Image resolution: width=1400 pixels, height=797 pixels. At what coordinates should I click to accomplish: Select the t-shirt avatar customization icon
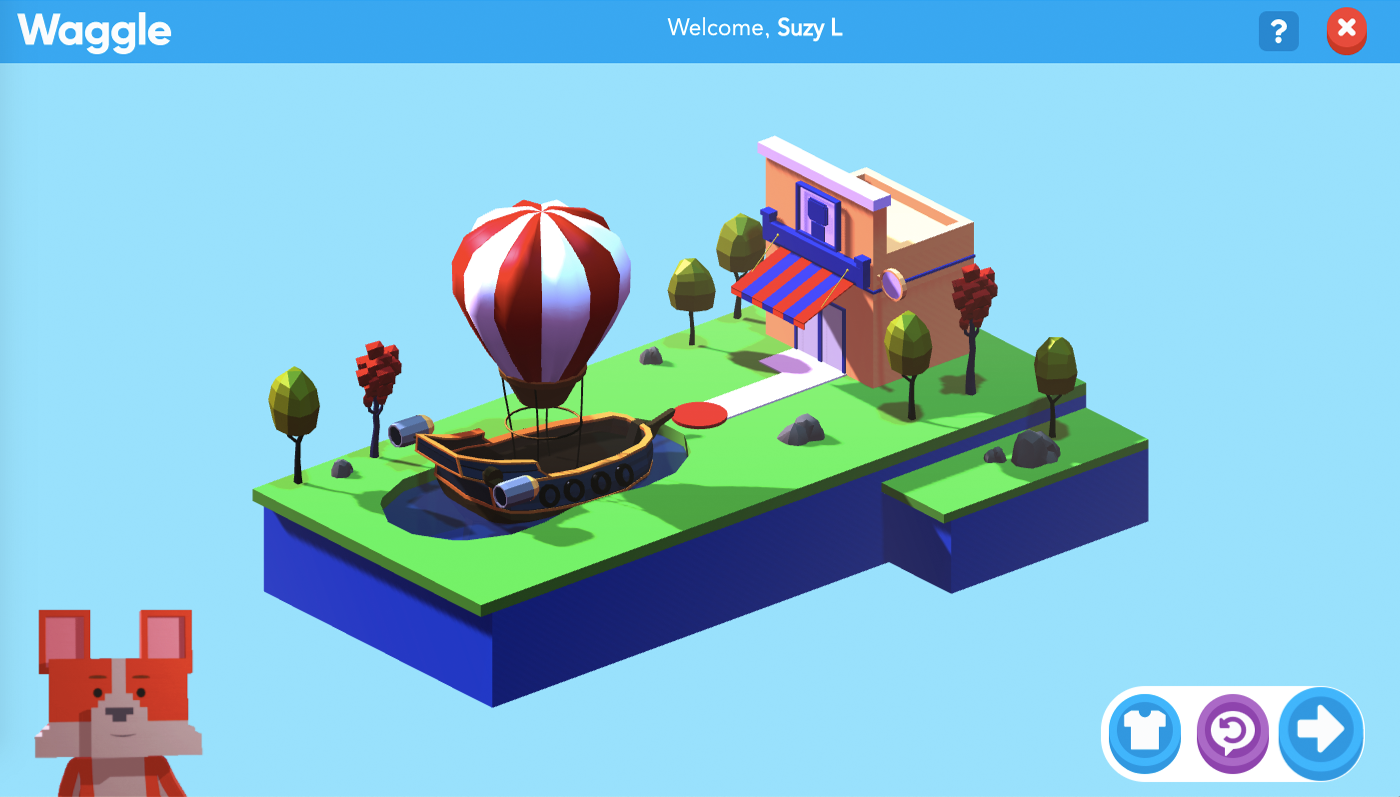click(1144, 733)
